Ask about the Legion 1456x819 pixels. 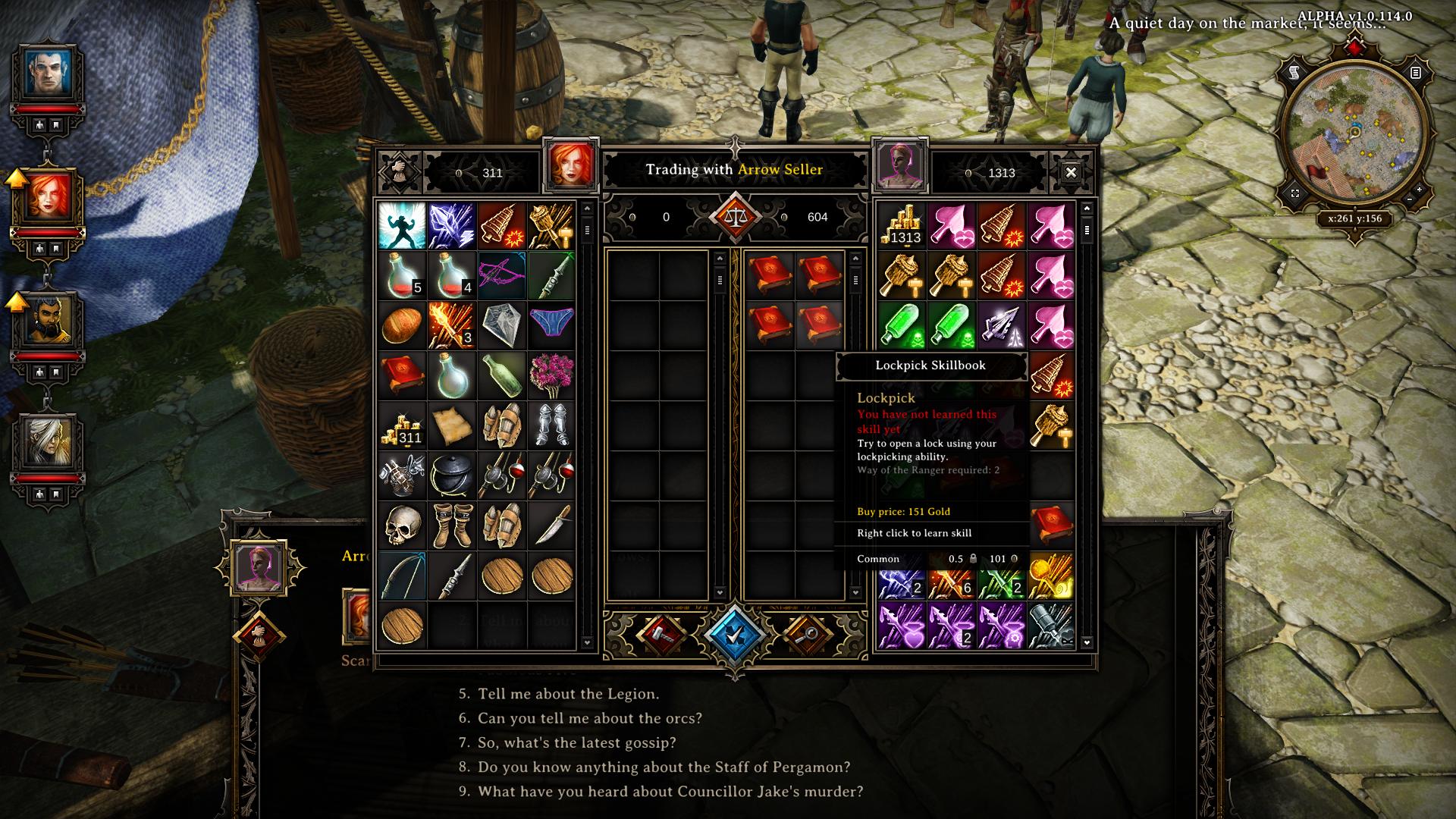568,694
